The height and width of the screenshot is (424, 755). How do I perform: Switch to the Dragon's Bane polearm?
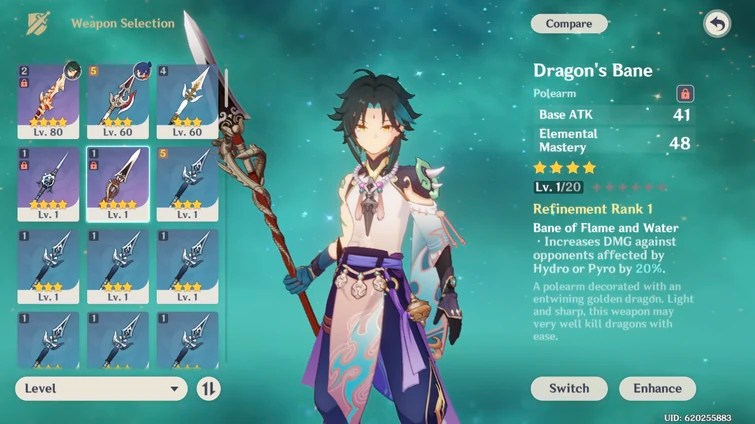568,388
